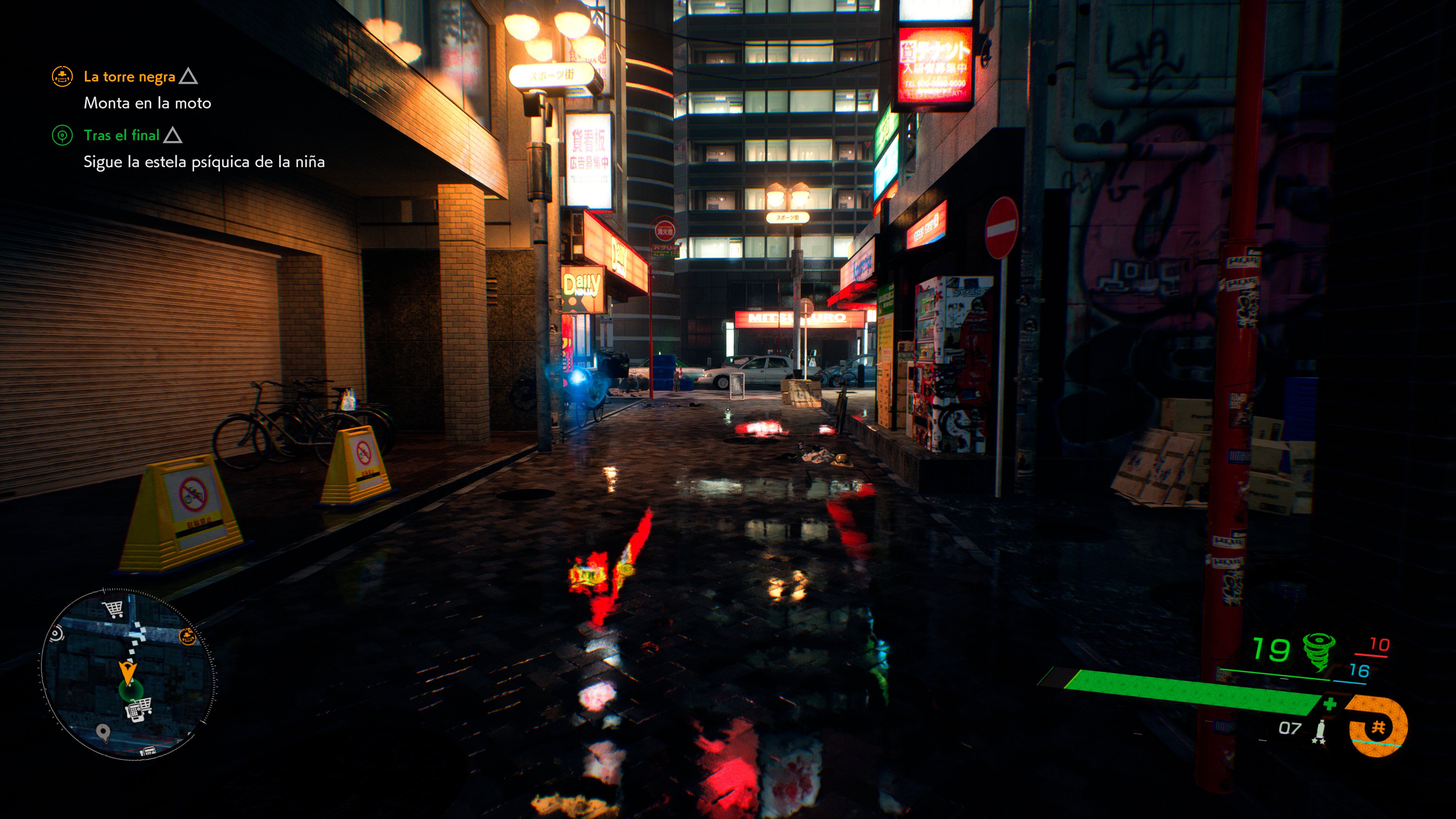Click the green health plus icon
The image size is (1456, 819).
click(x=1330, y=704)
